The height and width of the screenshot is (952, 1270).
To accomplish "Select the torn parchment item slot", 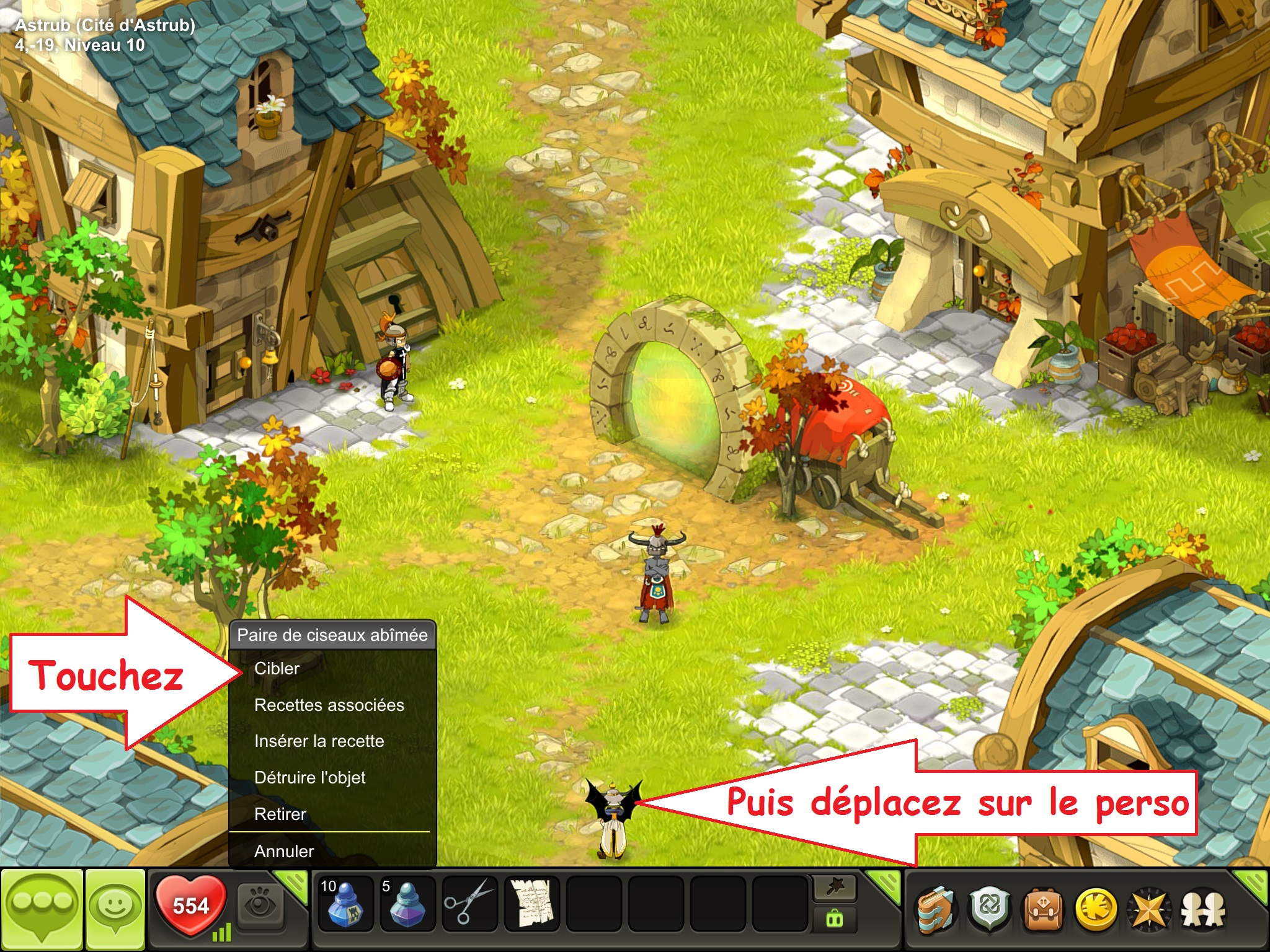I will [531, 904].
